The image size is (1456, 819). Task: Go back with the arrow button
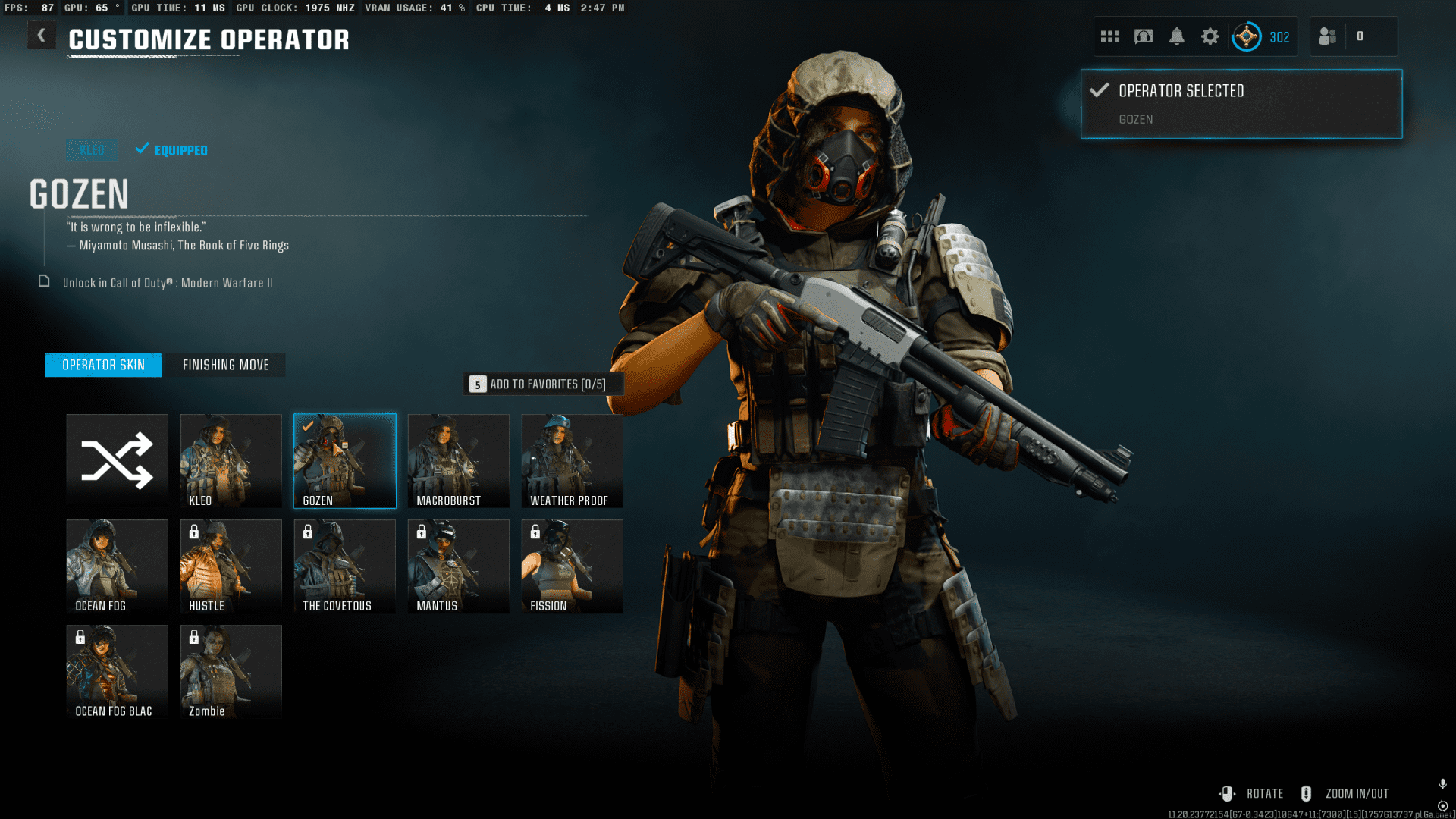click(x=41, y=36)
